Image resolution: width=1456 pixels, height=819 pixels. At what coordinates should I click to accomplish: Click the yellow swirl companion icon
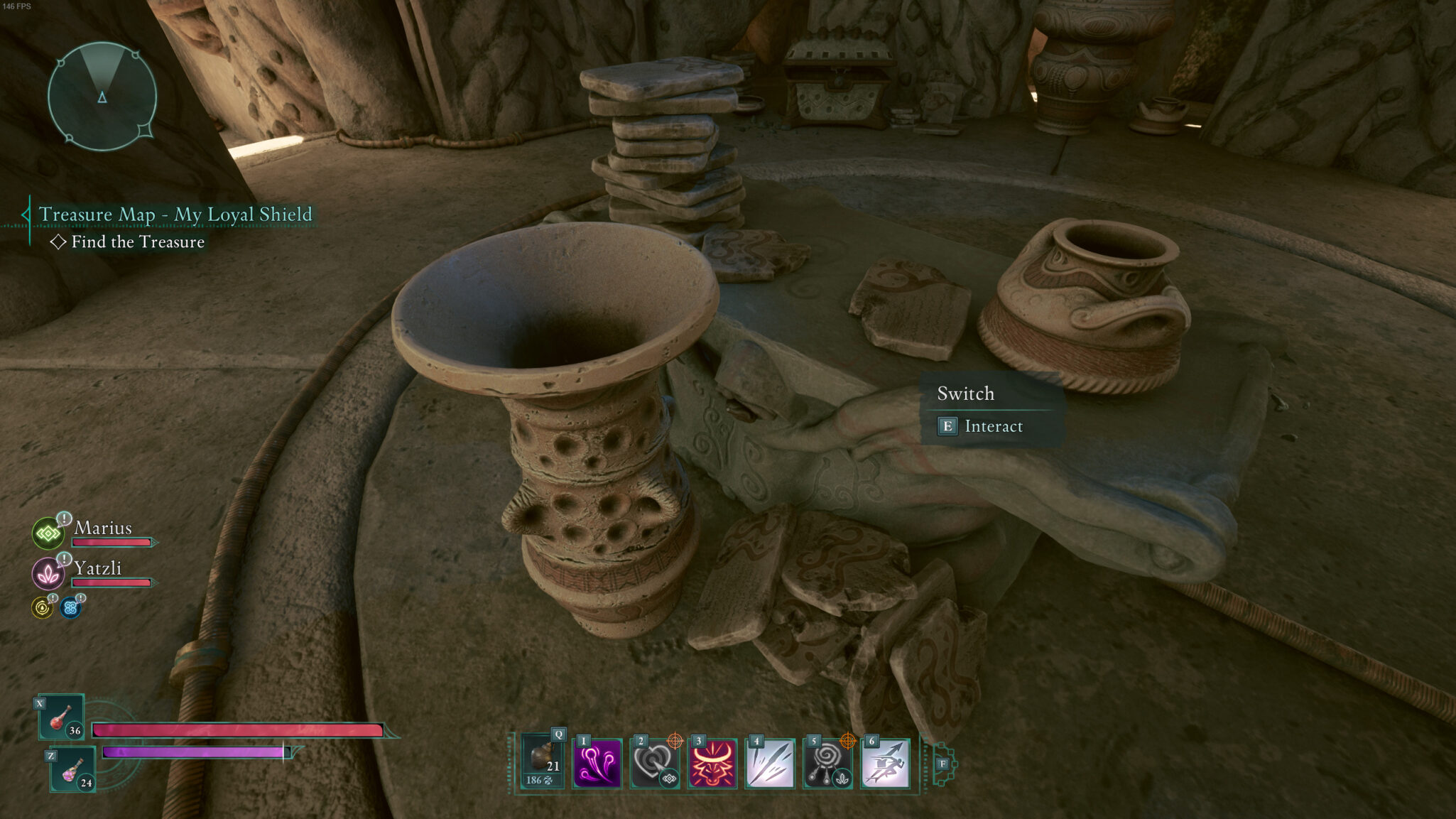coord(43,607)
